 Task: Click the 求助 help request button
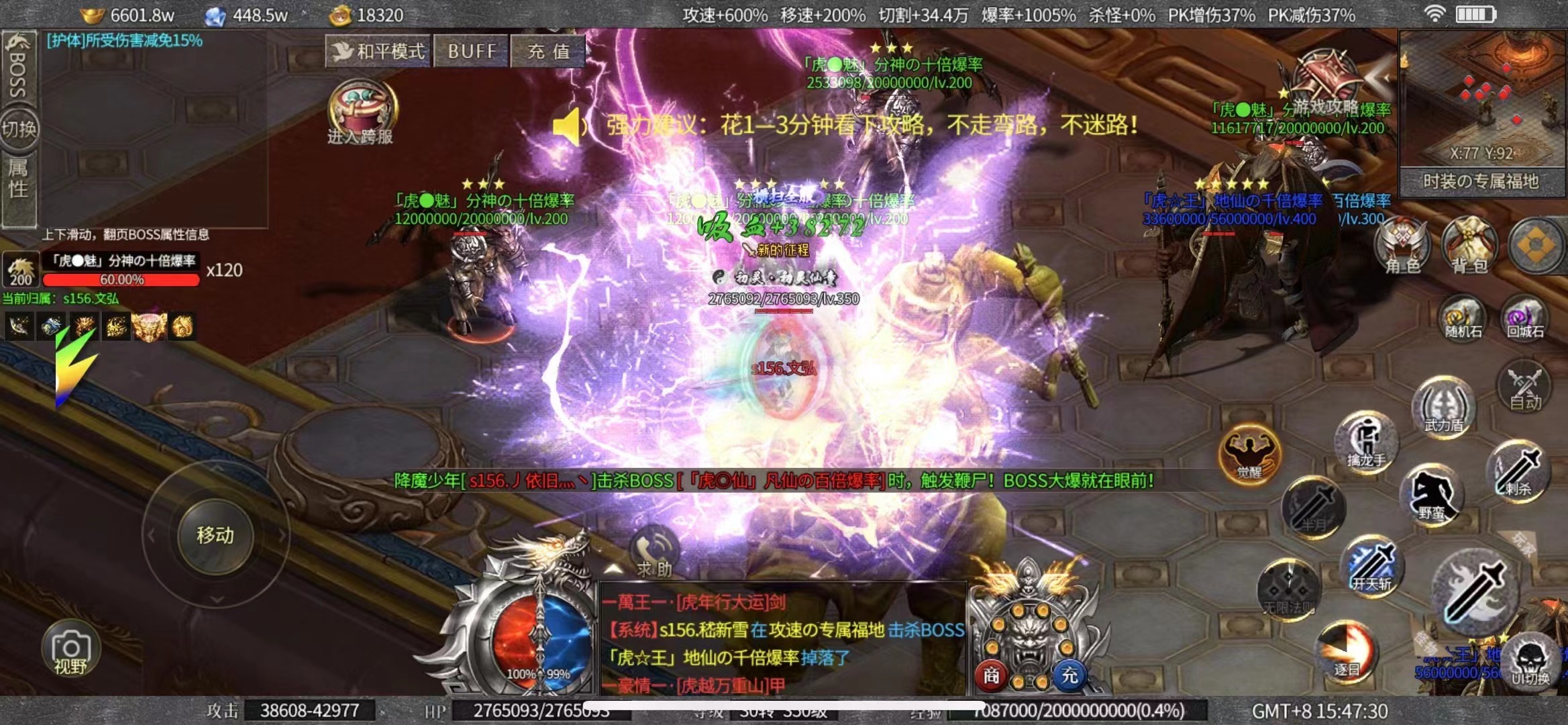(x=654, y=552)
